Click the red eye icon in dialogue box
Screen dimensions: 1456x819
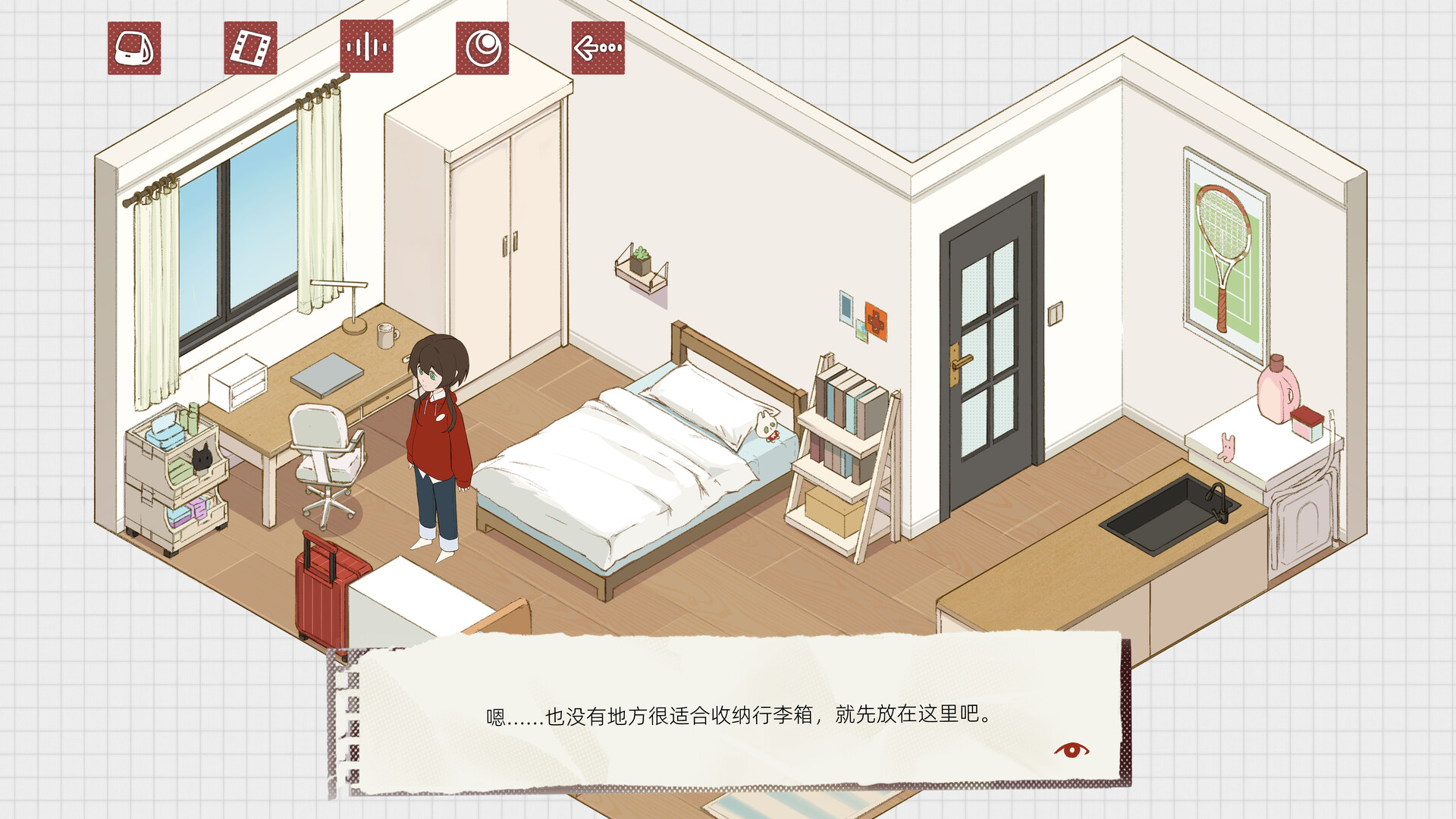1072,749
